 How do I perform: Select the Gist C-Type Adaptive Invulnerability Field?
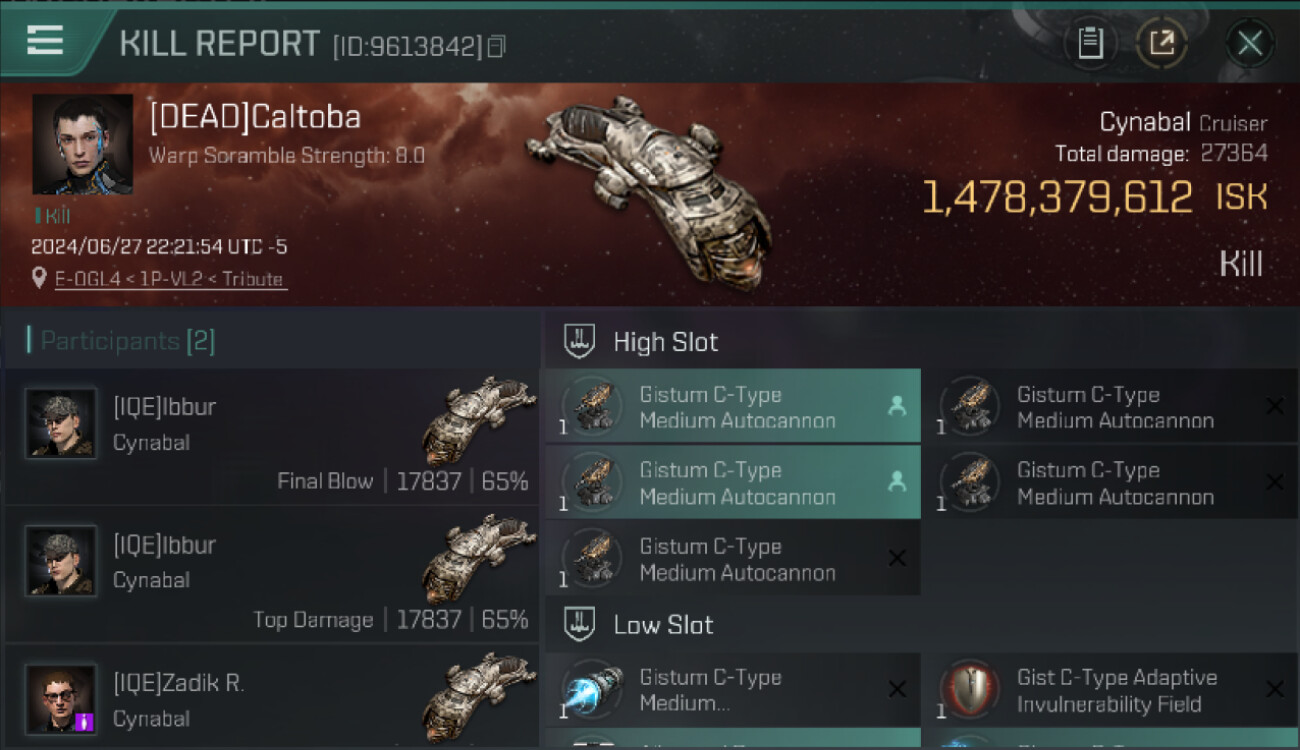1108,690
